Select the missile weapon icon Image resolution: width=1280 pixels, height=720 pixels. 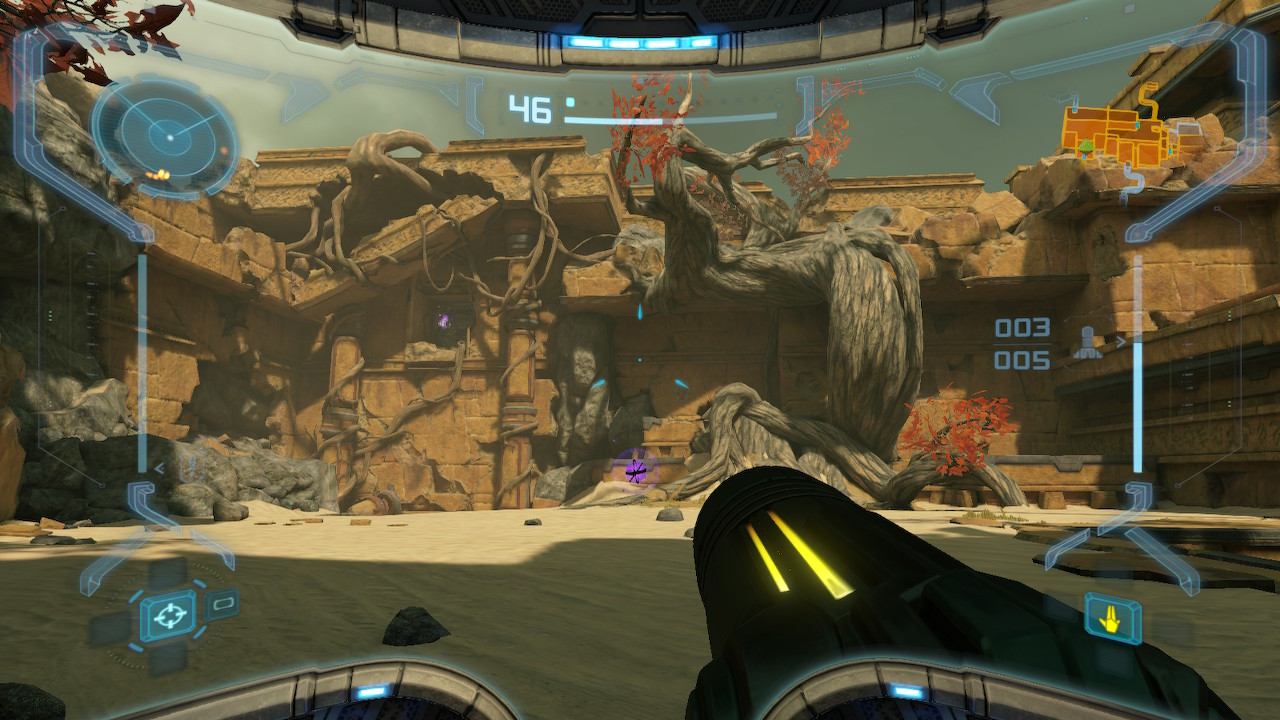click(x=1088, y=343)
